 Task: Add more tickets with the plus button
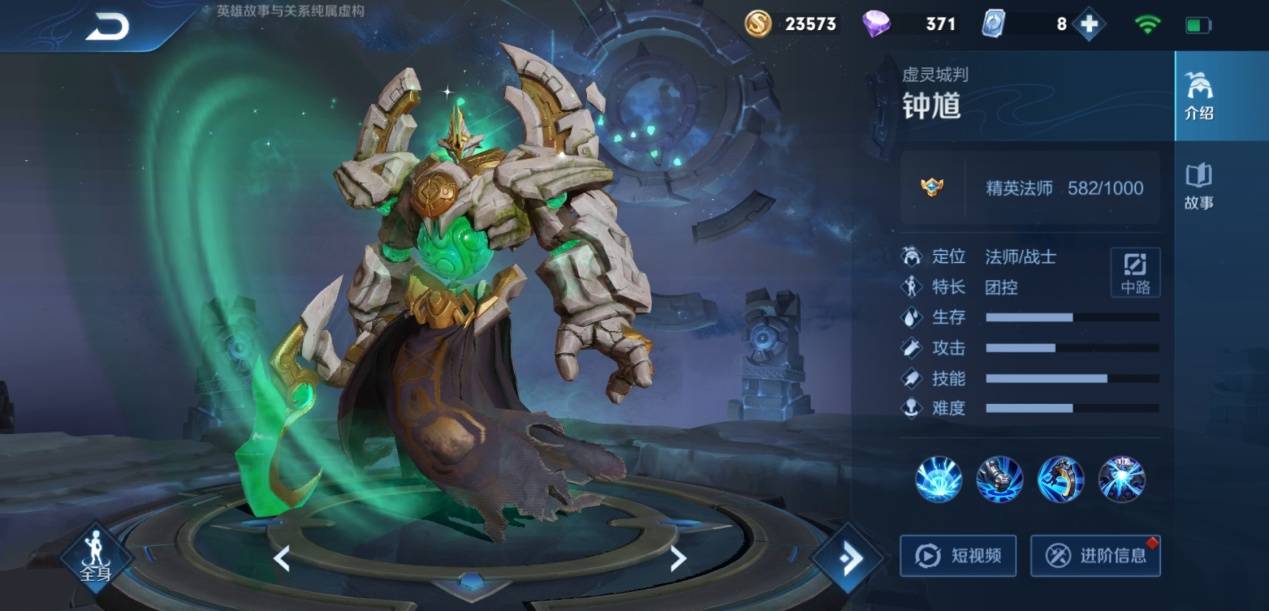(x=1088, y=24)
